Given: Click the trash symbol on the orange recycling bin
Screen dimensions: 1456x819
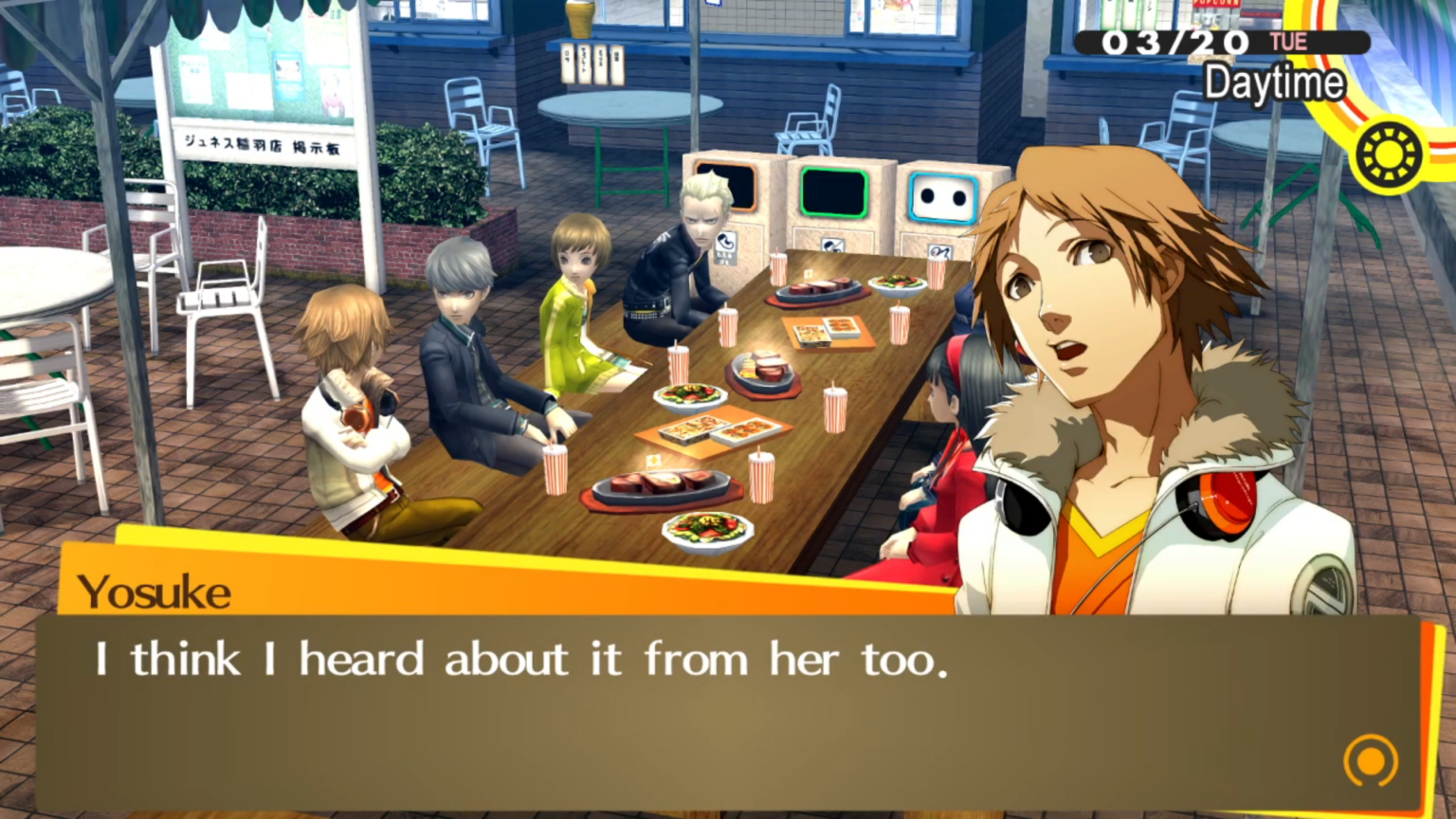Looking at the screenshot, I should click(x=727, y=242).
